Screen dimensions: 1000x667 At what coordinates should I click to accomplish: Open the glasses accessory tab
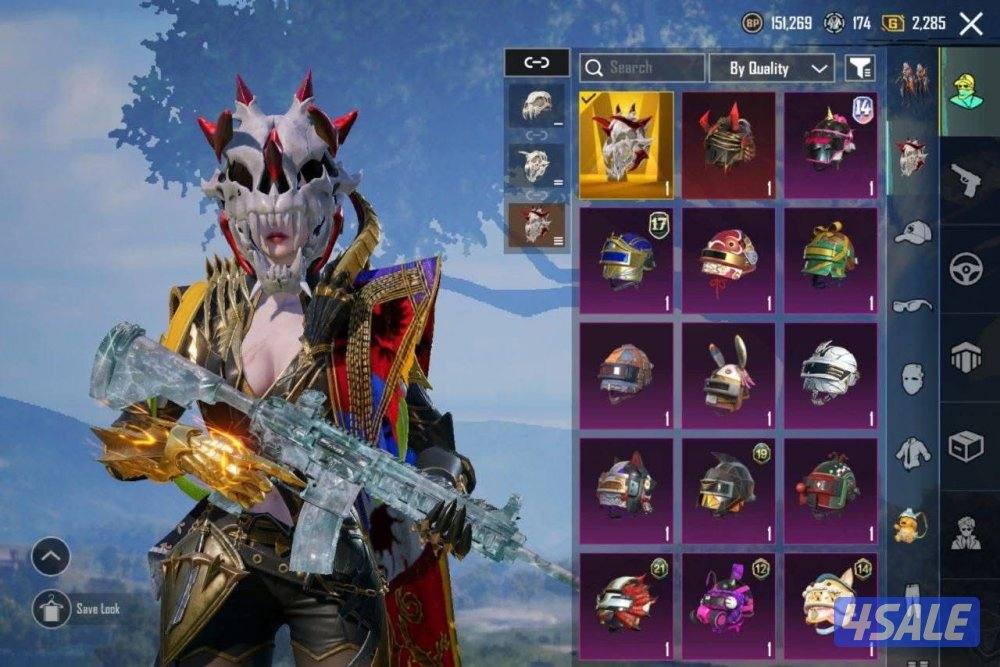[x=912, y=305]
